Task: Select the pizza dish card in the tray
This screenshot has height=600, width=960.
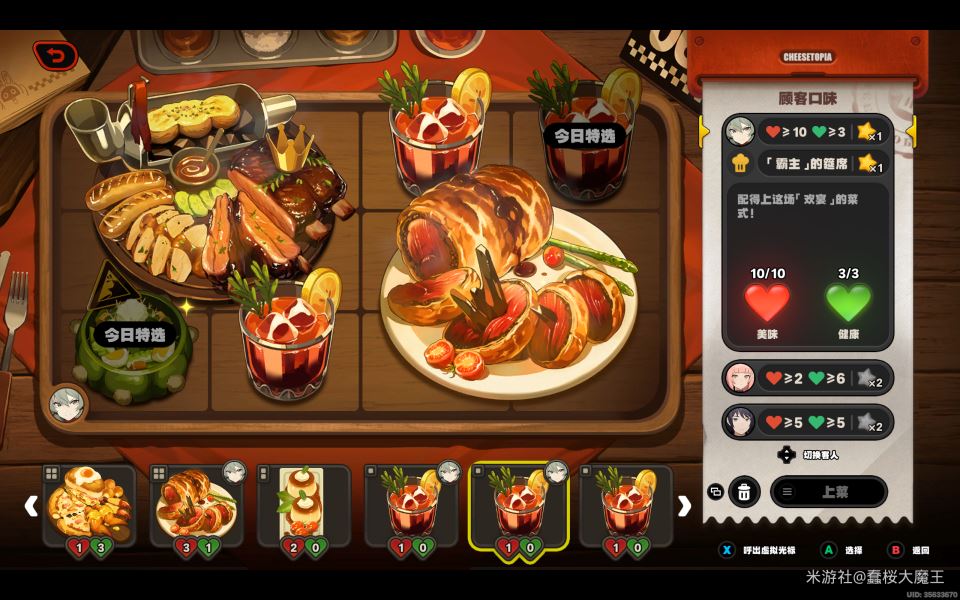Action: [x=89, y=505]
